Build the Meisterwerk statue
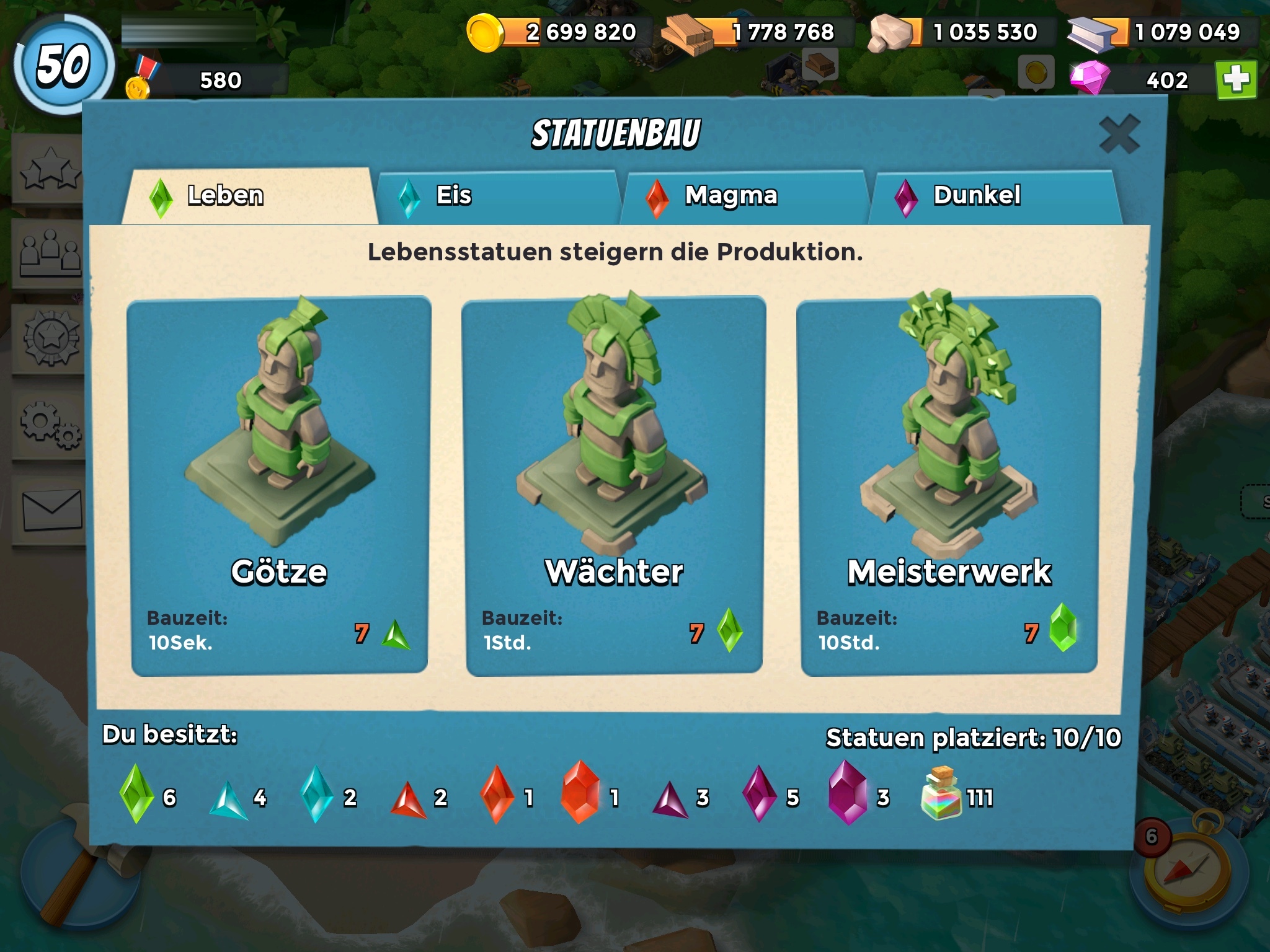 click(949, 487)
